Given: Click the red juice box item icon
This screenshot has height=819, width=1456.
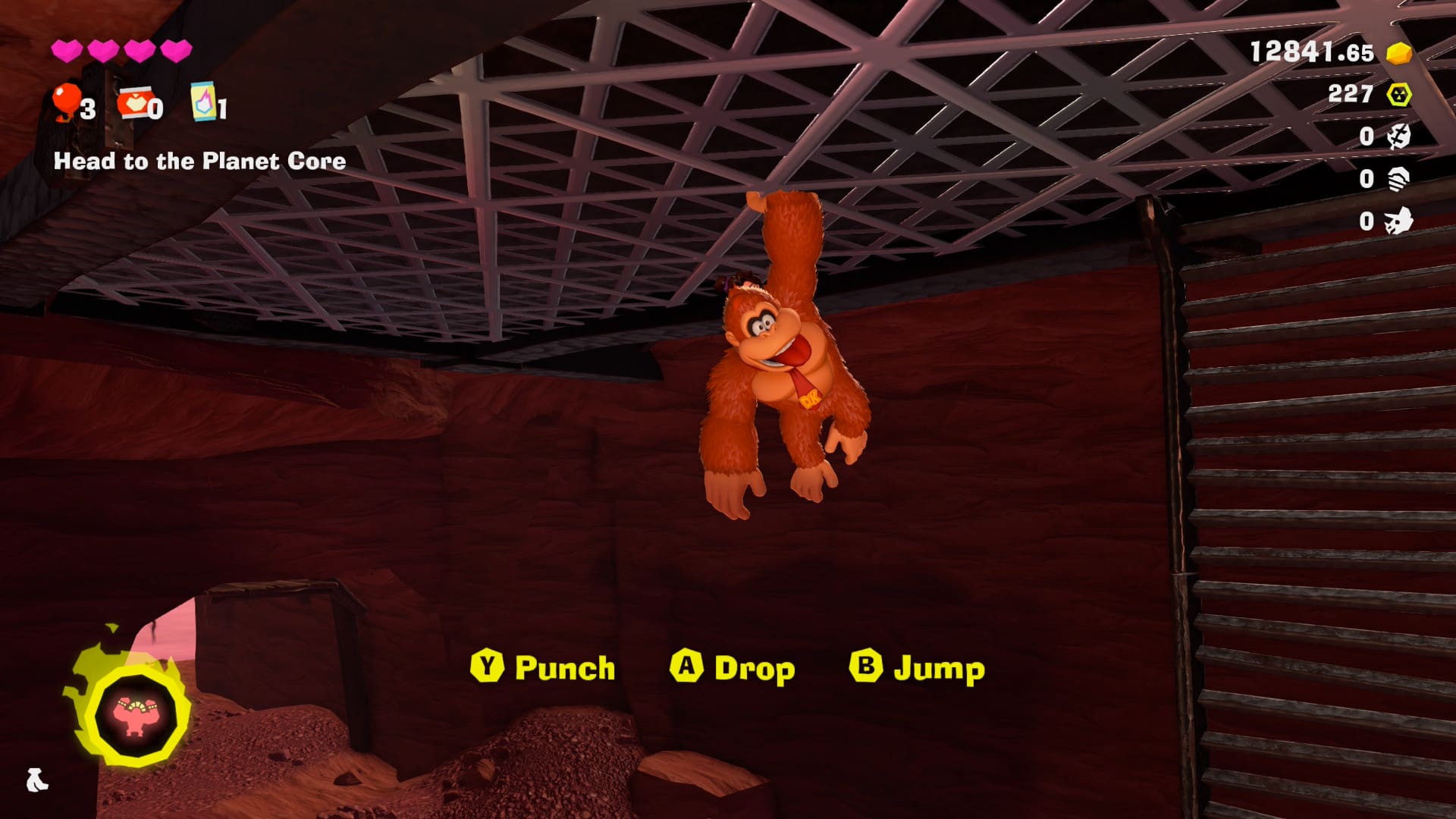Looking at the screenshot, I should (133, 102).
